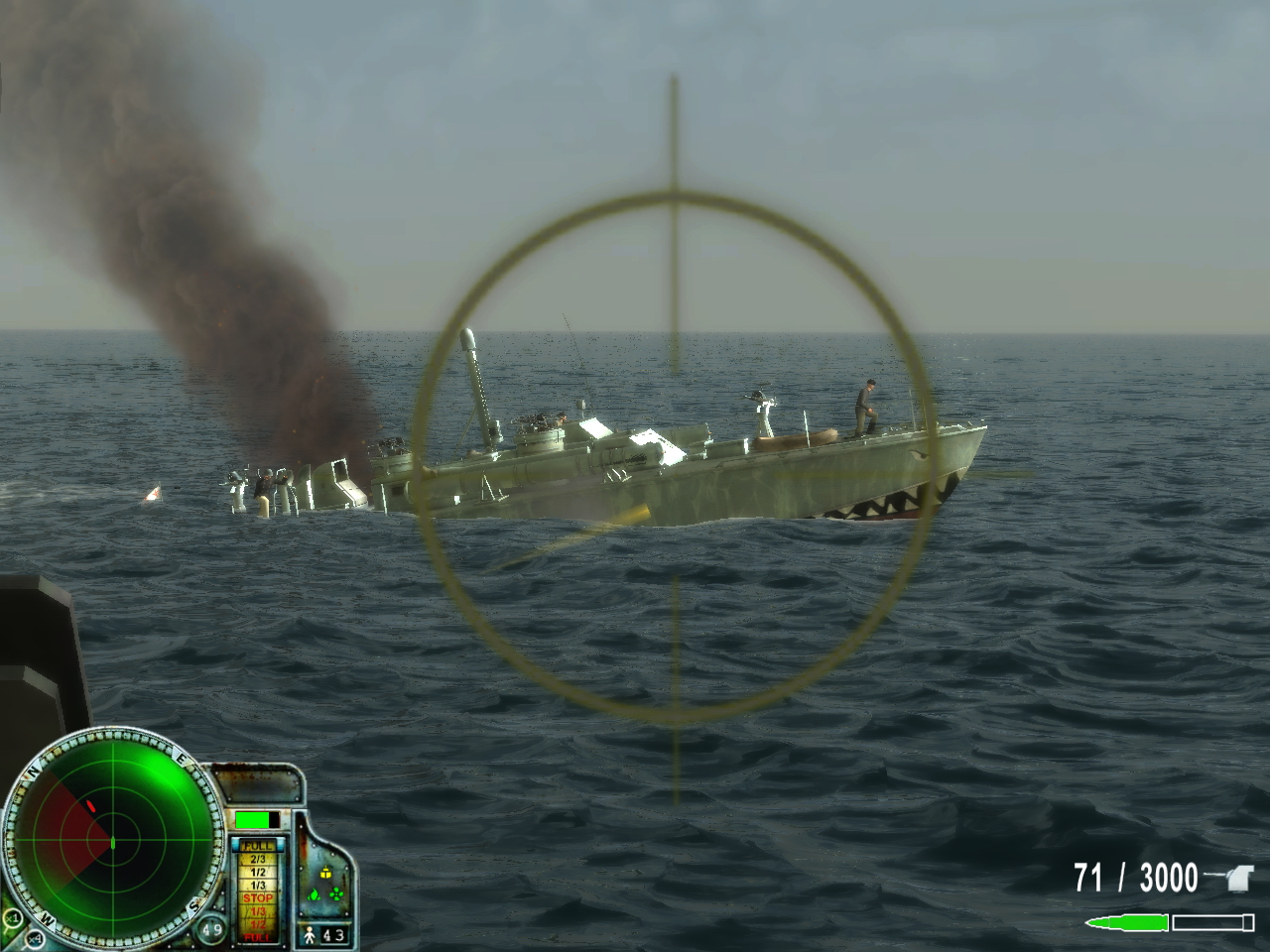This screenshot has width=1270, height=952.
Task: Click the machine gun icon beside the ammo counter
Action: (1238, 878)
